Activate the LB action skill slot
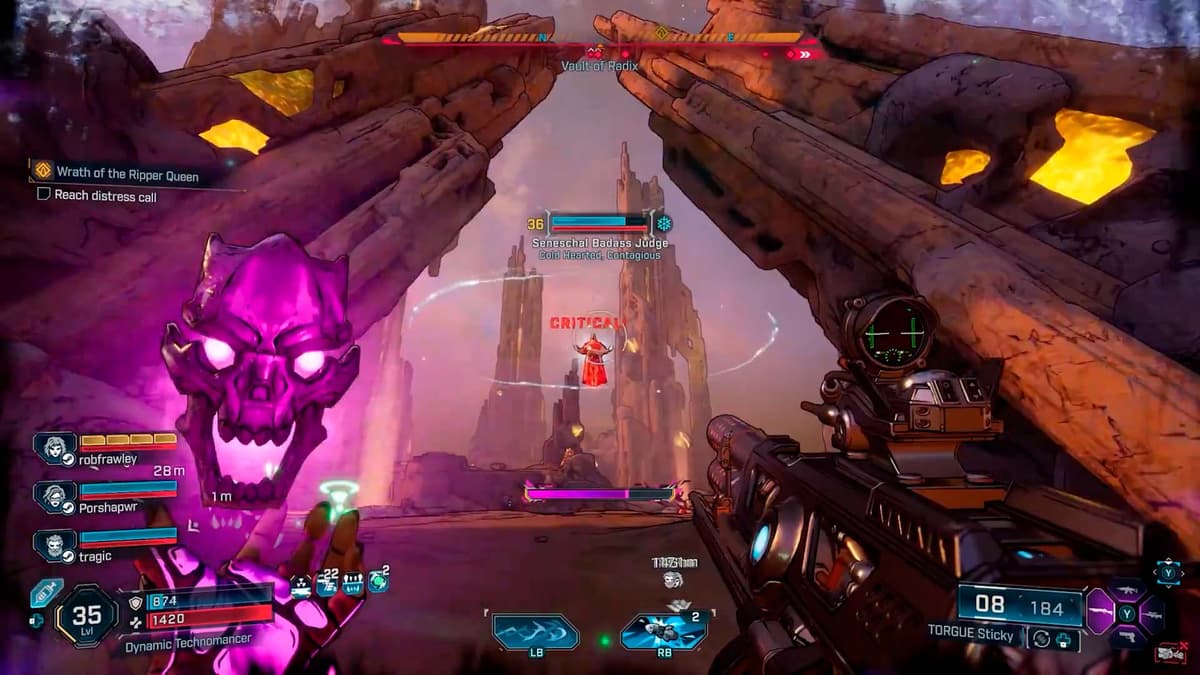This screenshot has height=675, width=1200. point(535,632)
